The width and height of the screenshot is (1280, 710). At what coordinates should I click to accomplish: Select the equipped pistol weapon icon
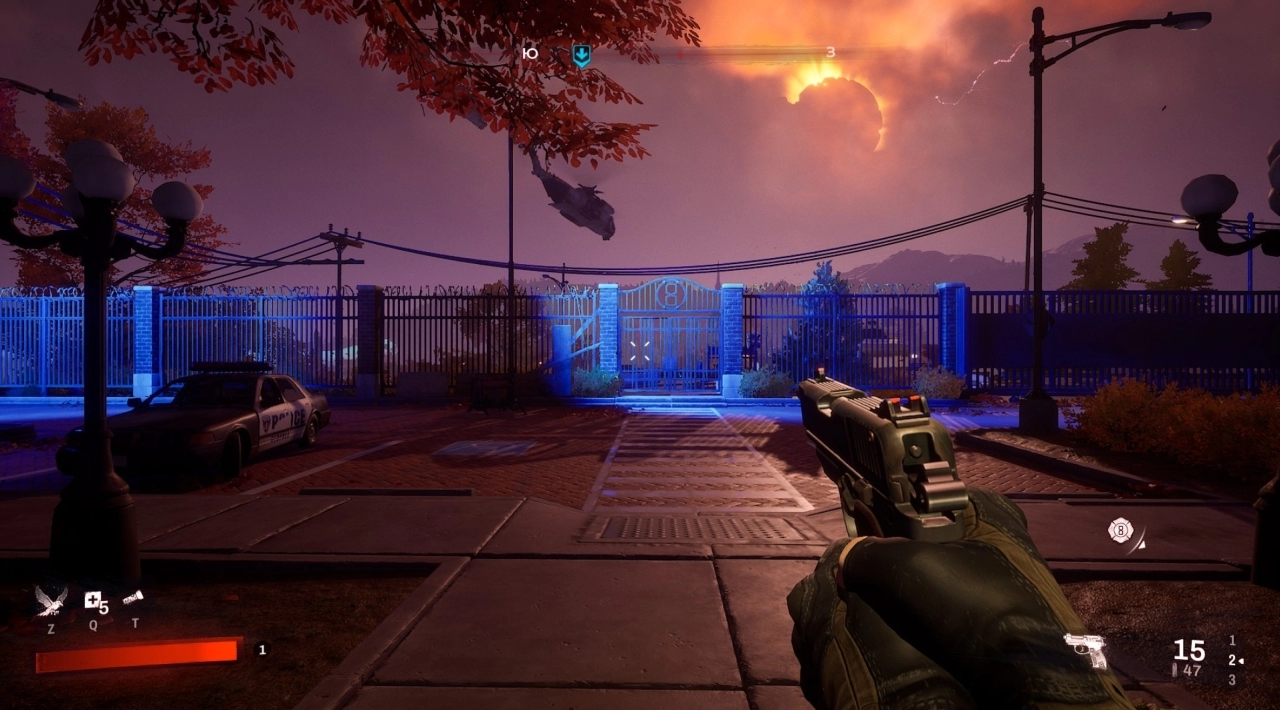(x=1085, y=649)
